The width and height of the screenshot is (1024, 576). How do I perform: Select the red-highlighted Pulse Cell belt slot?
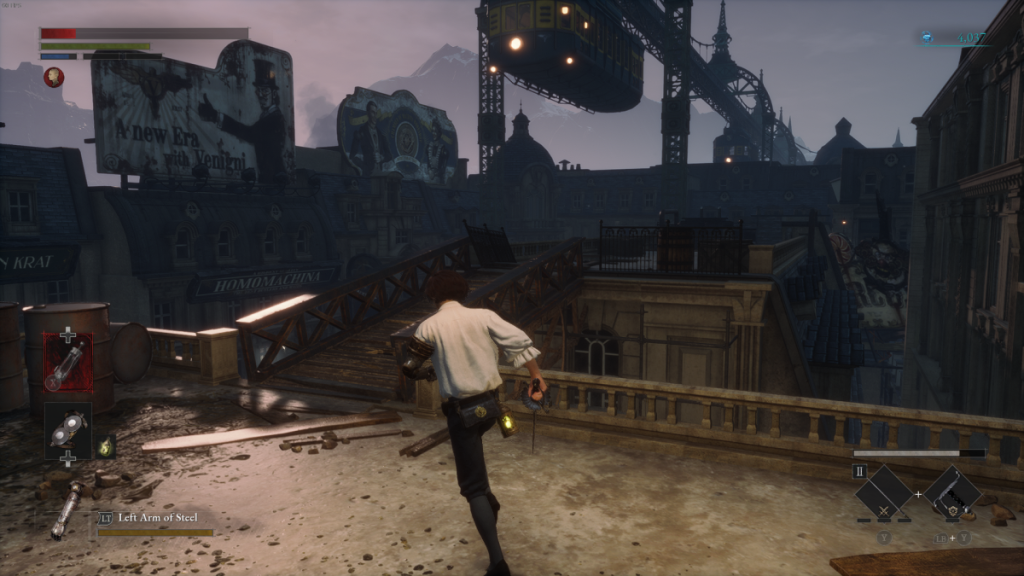[x=68, y=362]
